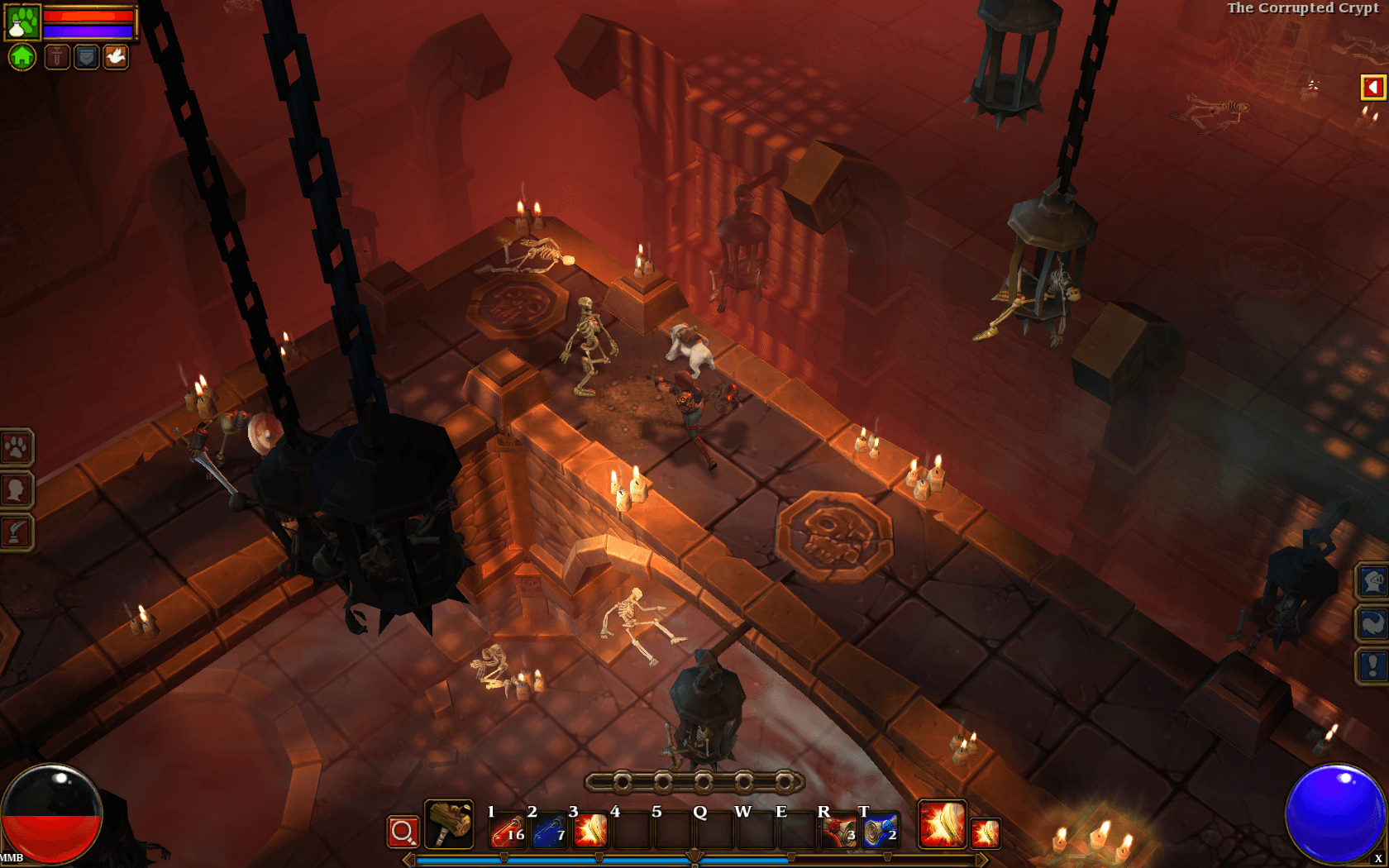Select the large fiery slash skill slot

(942, 824)
